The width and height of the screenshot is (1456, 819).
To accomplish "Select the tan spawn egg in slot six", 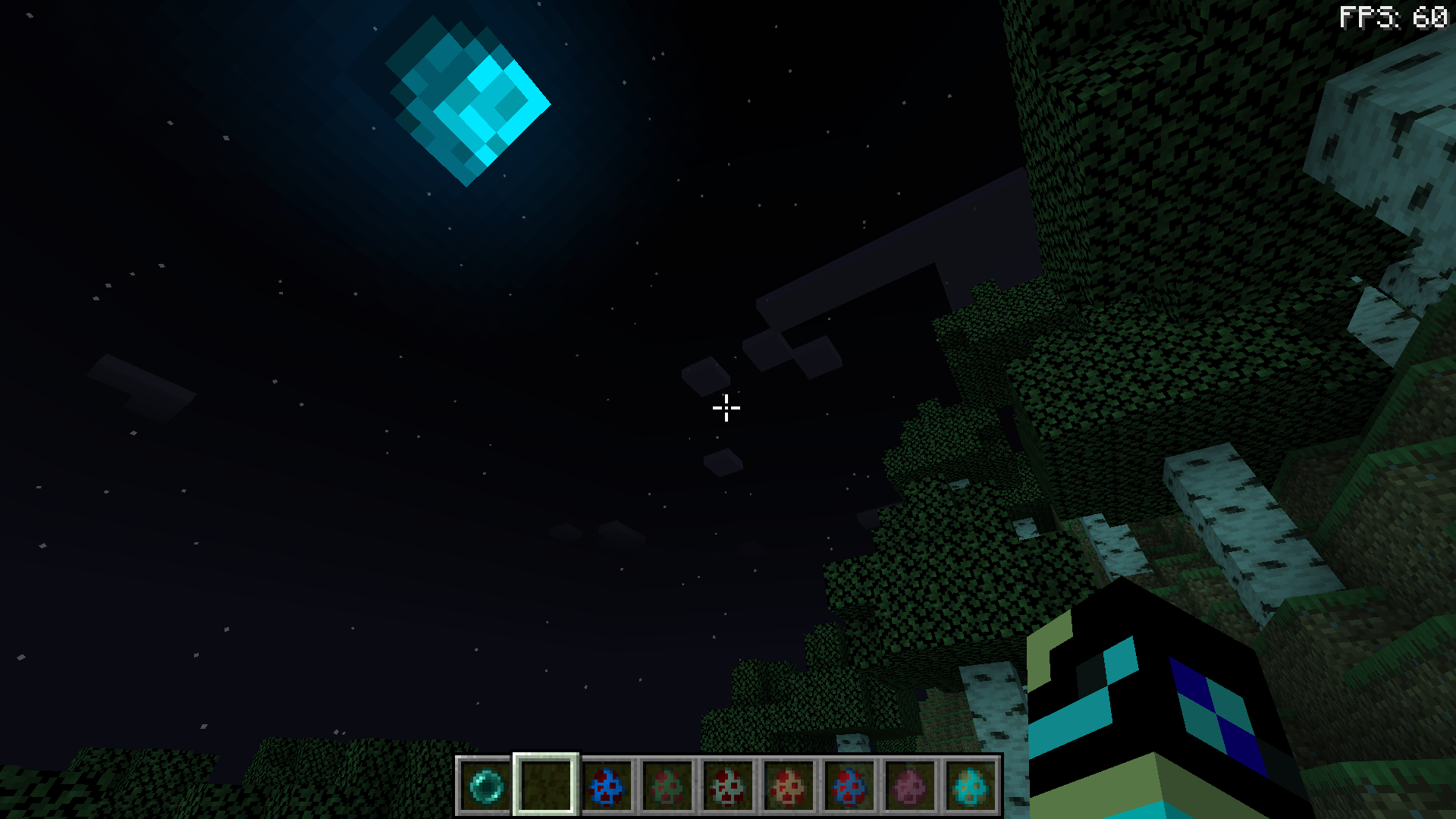I will [x=786, y=787].
